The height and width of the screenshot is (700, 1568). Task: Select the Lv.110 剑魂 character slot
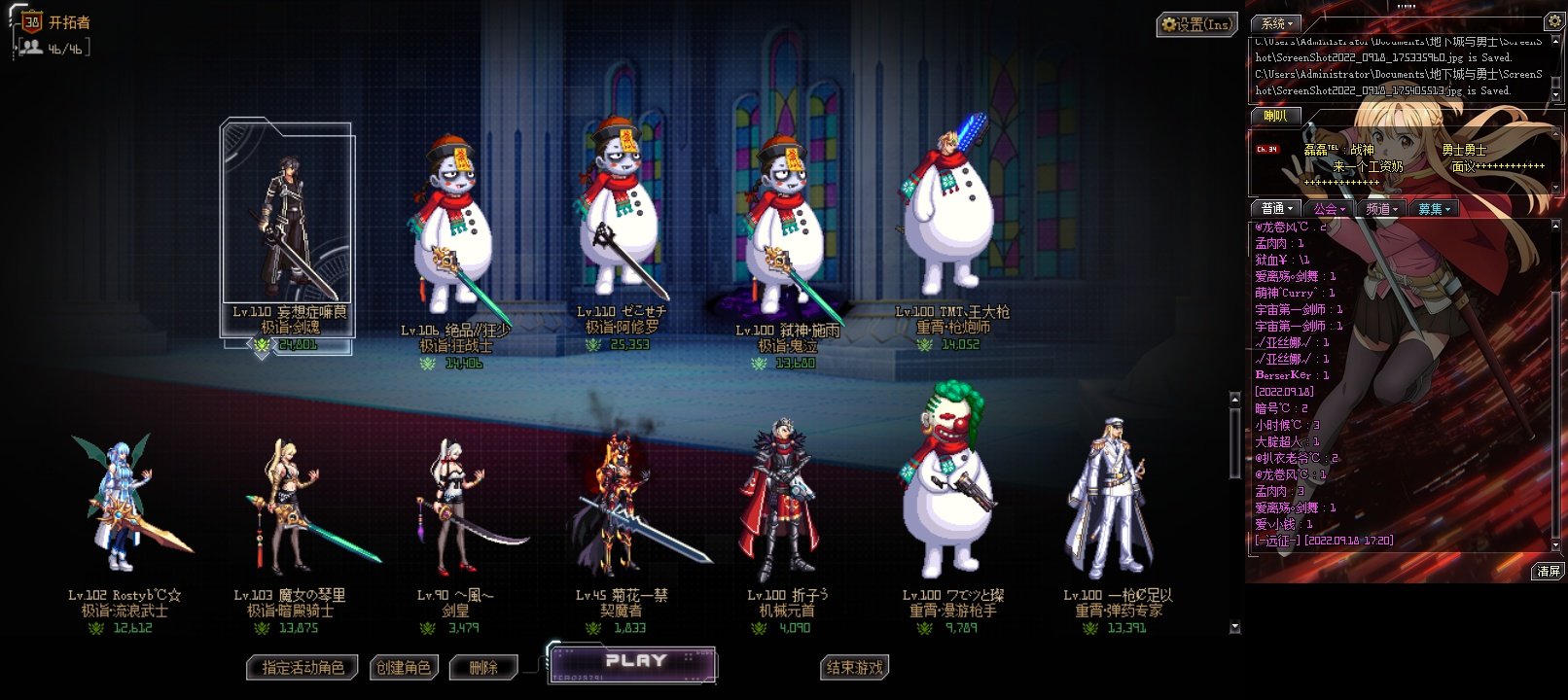[x=287, y=233]
